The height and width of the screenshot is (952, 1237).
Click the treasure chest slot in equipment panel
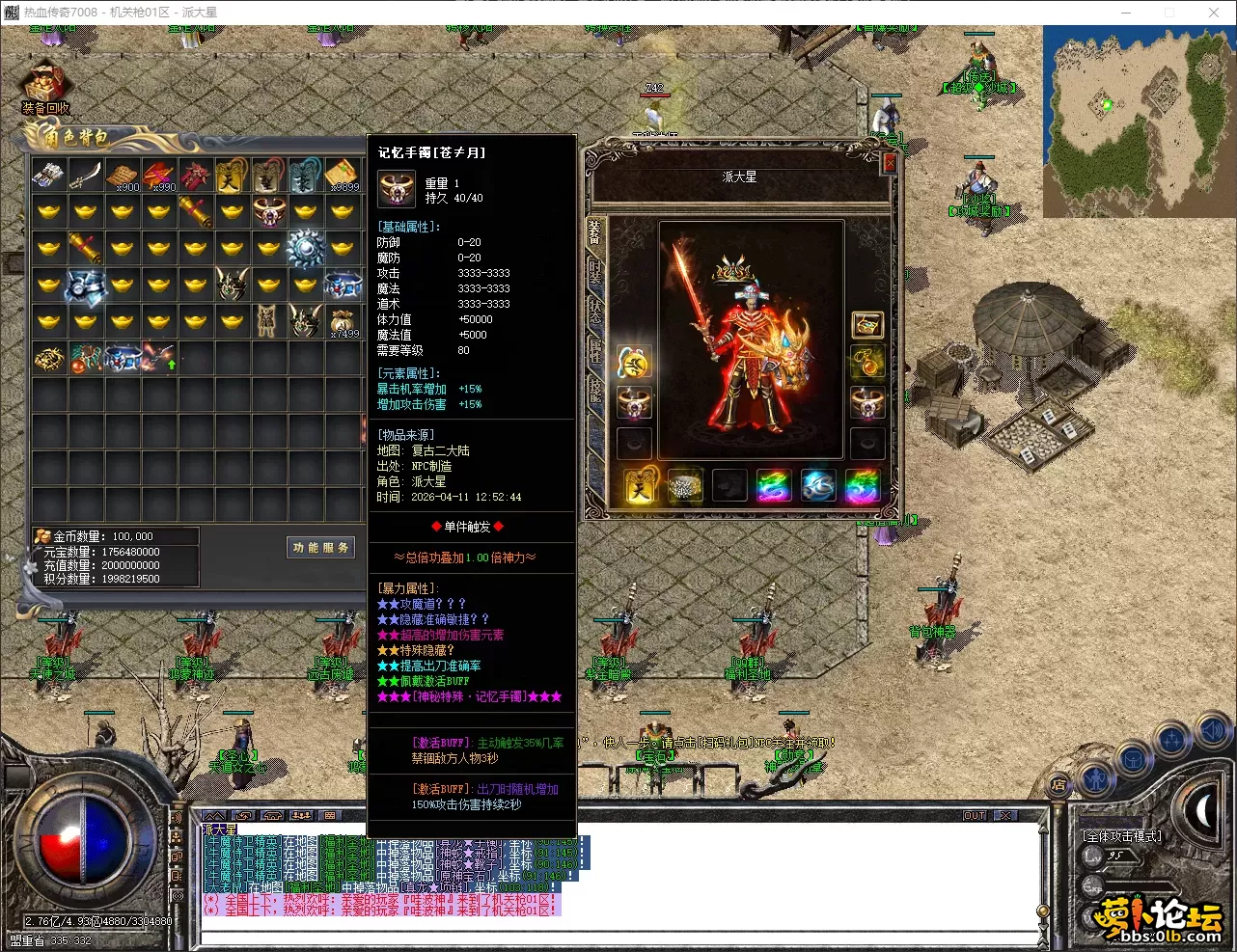867,325
